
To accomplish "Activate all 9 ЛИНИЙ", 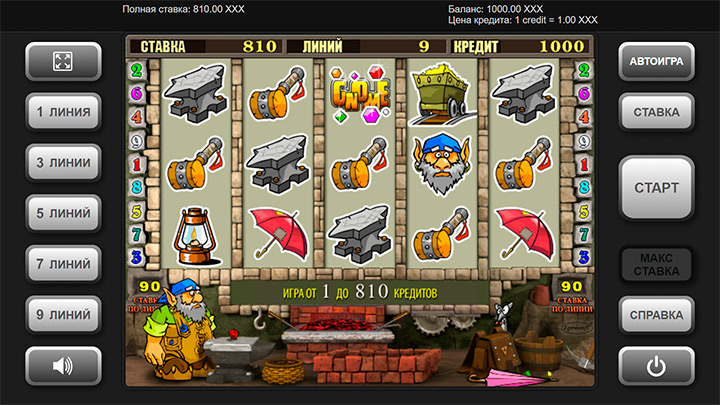I will tap(63, 315).
